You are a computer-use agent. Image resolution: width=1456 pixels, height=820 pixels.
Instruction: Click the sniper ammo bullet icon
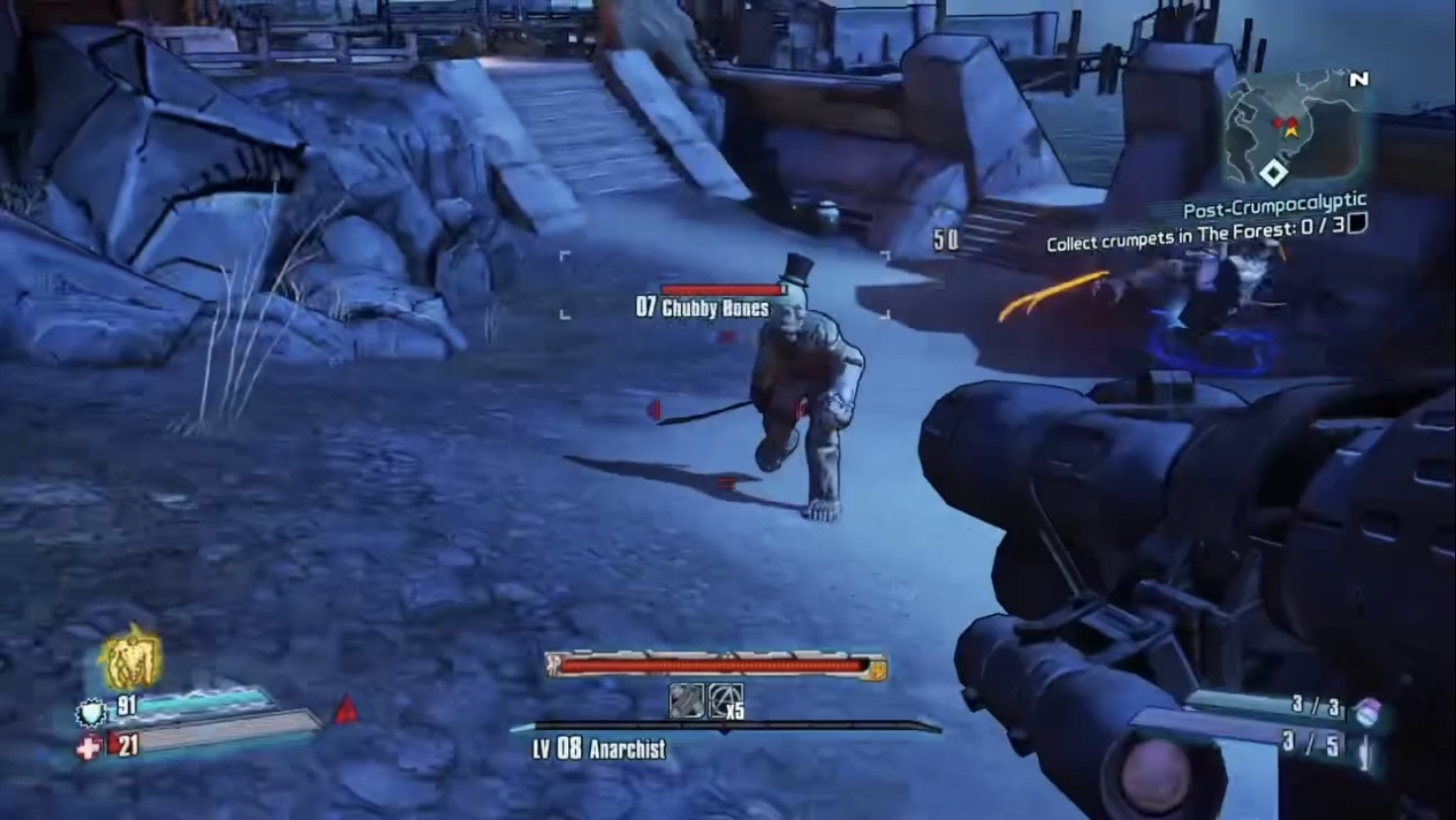1367,751
